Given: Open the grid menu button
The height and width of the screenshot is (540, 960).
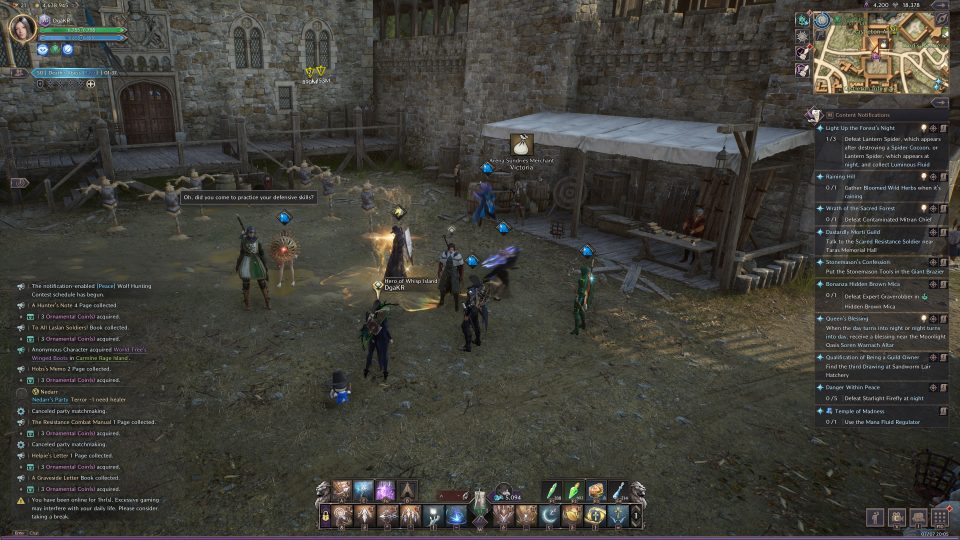Looking at the screenshot, I should tap(940, 517).
